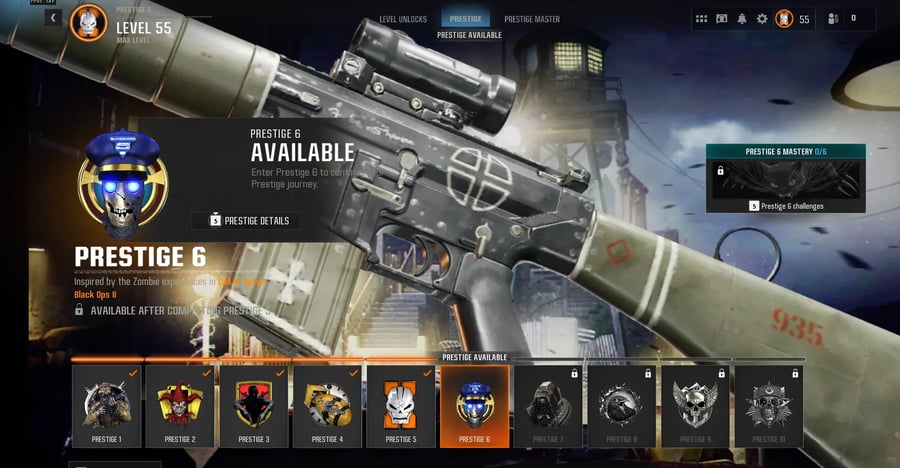This screenshot has width=900, height=468.
Task: Open the Prestige tab
Action: [465, 19]
